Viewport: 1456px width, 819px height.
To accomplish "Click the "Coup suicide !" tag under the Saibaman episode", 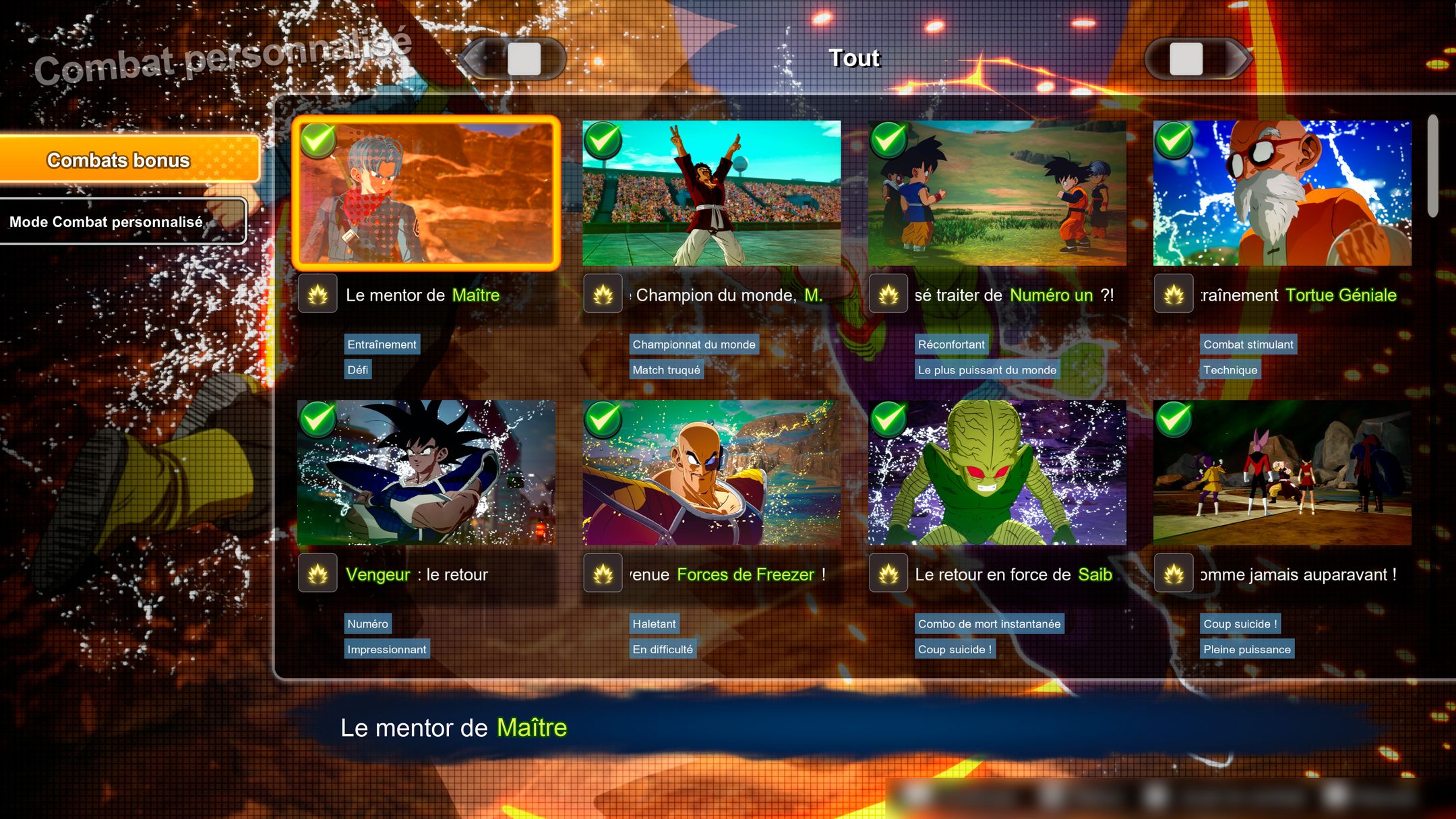I will tap(955, 649).
